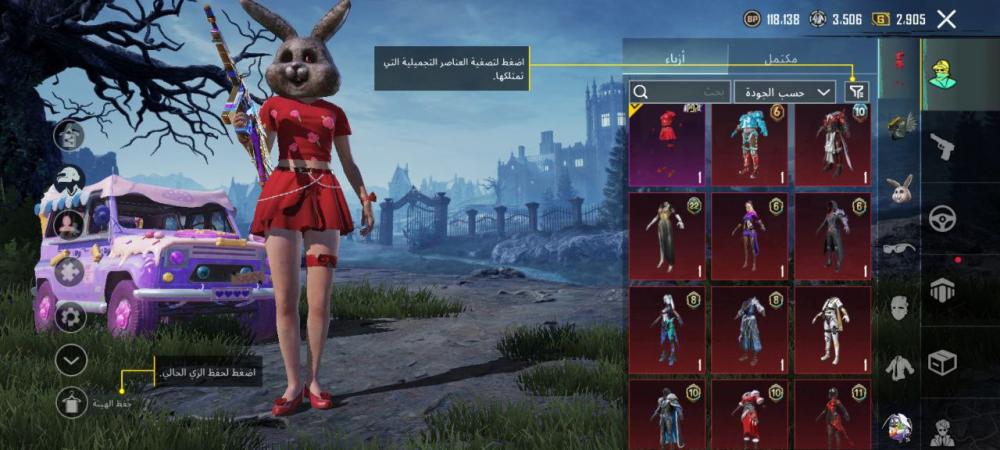Click the بحث search field
This screenshot has width=1000, height=450.
(680, 92)
